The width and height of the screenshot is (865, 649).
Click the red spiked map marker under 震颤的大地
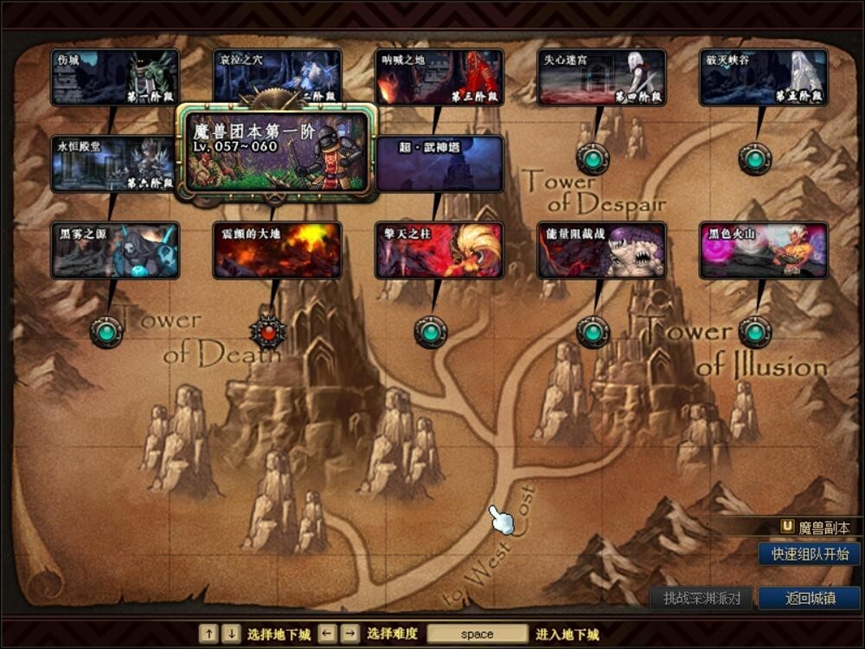[x=268, y=331]
